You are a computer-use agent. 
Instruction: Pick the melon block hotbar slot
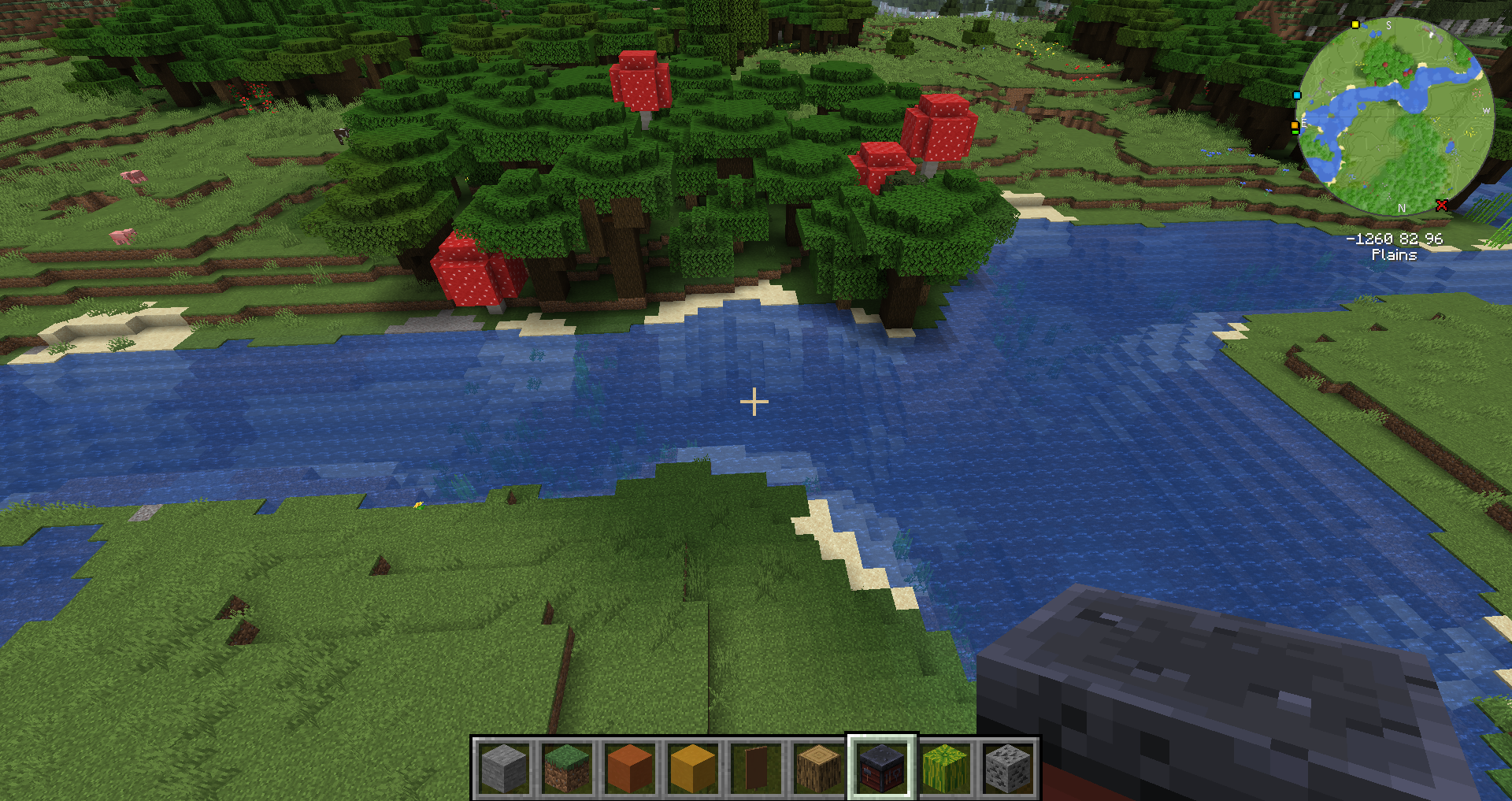(x=945, y=768)
